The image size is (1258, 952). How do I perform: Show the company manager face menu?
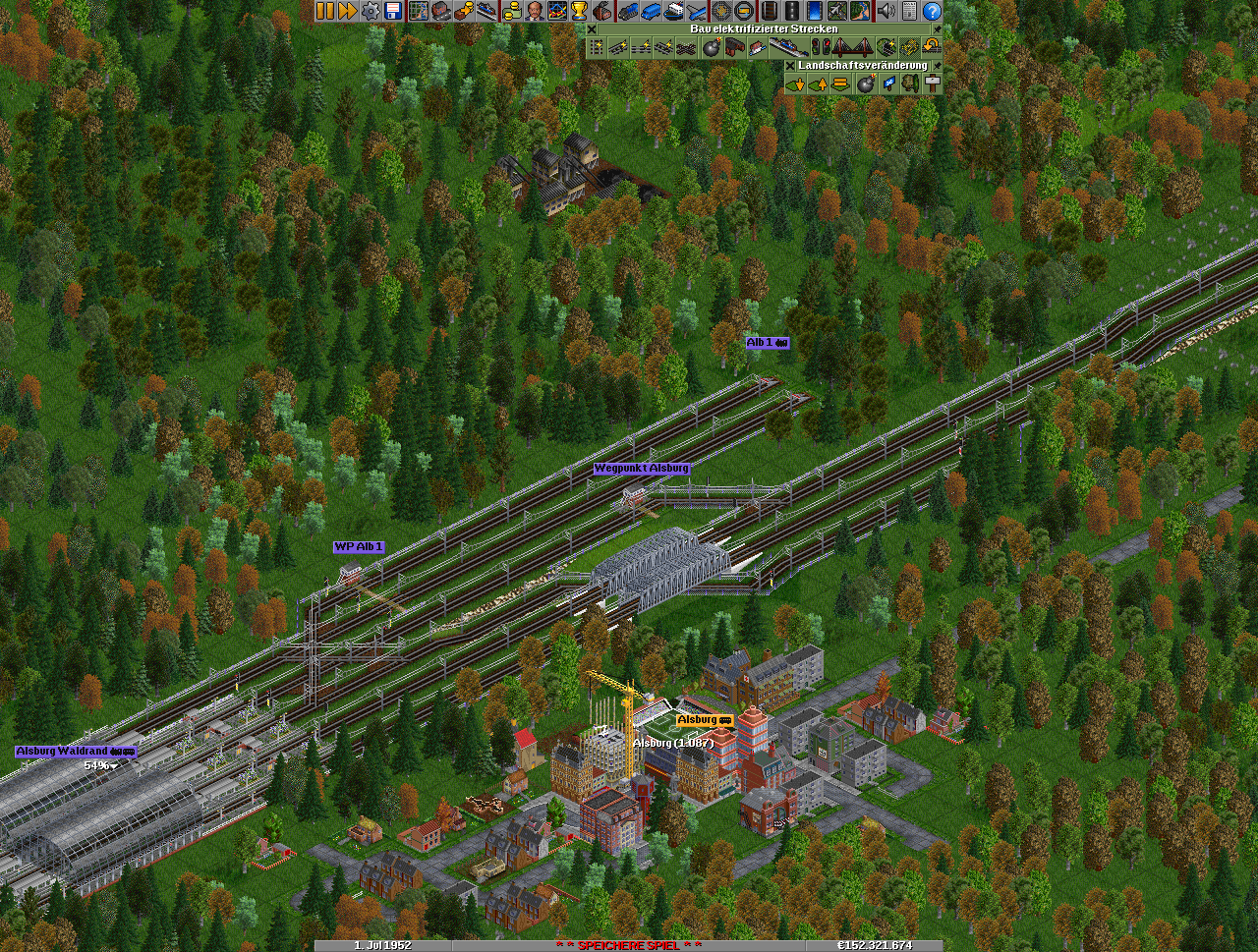click(x=534, y=11)
